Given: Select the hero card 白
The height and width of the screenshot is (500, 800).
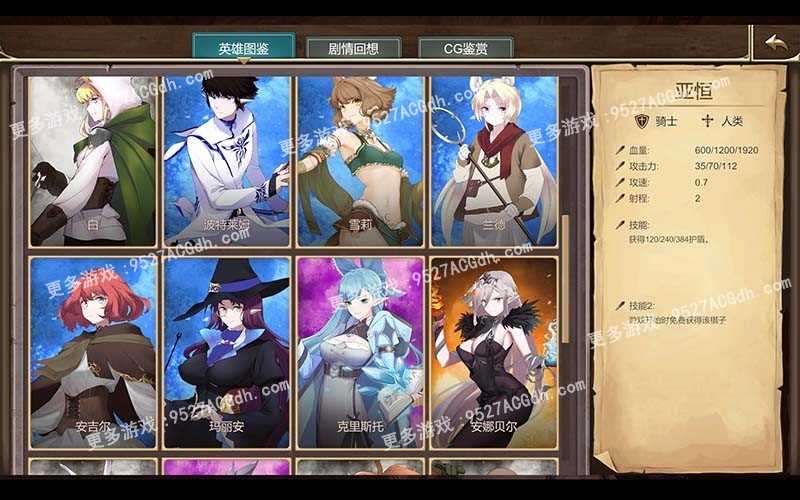Looking at the screenshot, I should pyautogui.click(x=93, y=160).
